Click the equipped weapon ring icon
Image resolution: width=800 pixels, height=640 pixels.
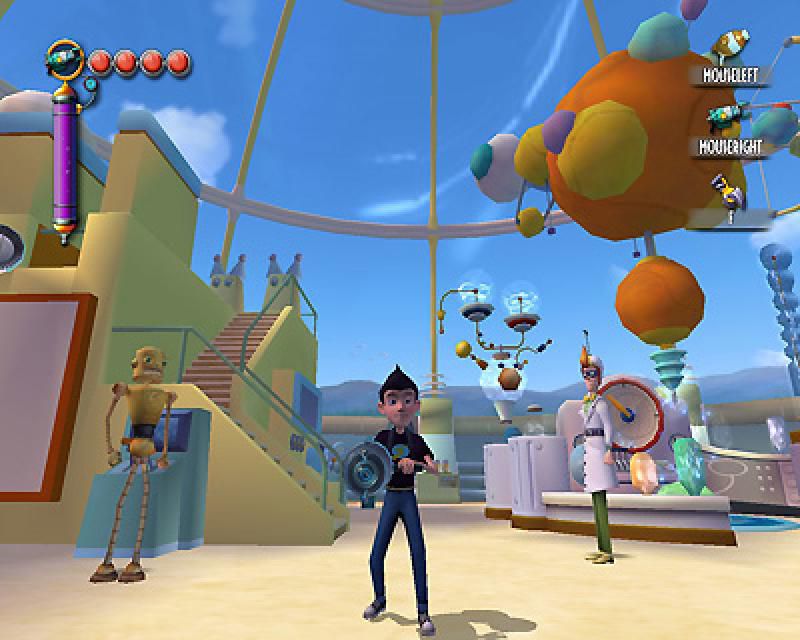pos(65,59)
